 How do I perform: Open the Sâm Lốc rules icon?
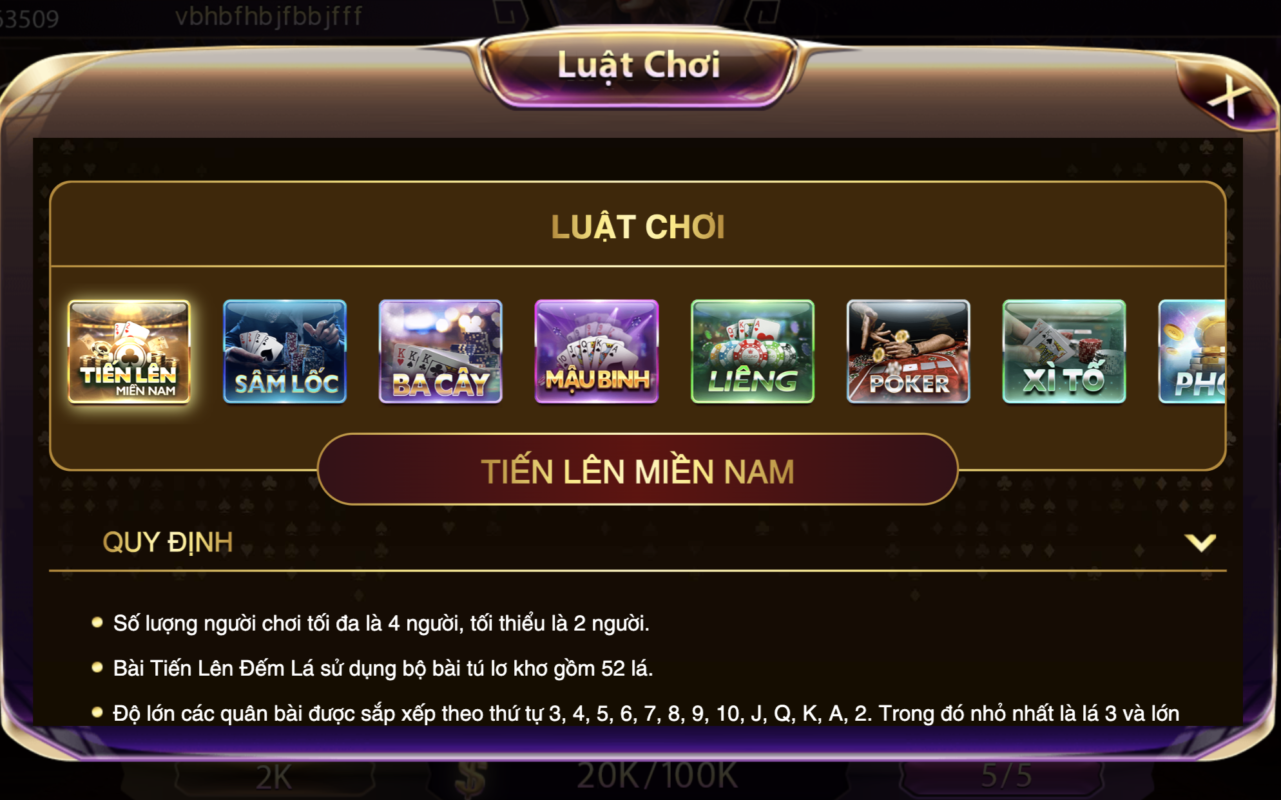(285, 351)
